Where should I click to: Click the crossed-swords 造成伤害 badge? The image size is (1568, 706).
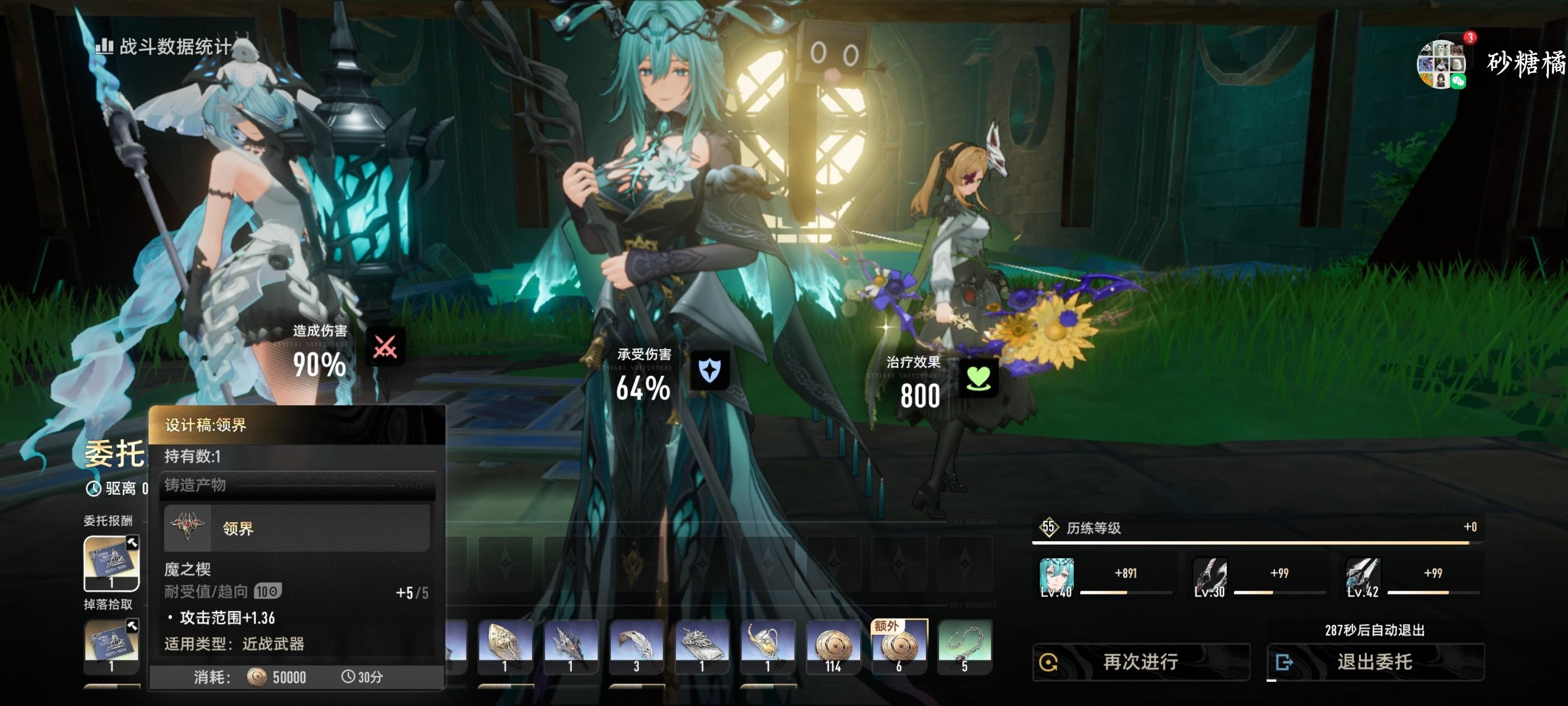(385, 347)
